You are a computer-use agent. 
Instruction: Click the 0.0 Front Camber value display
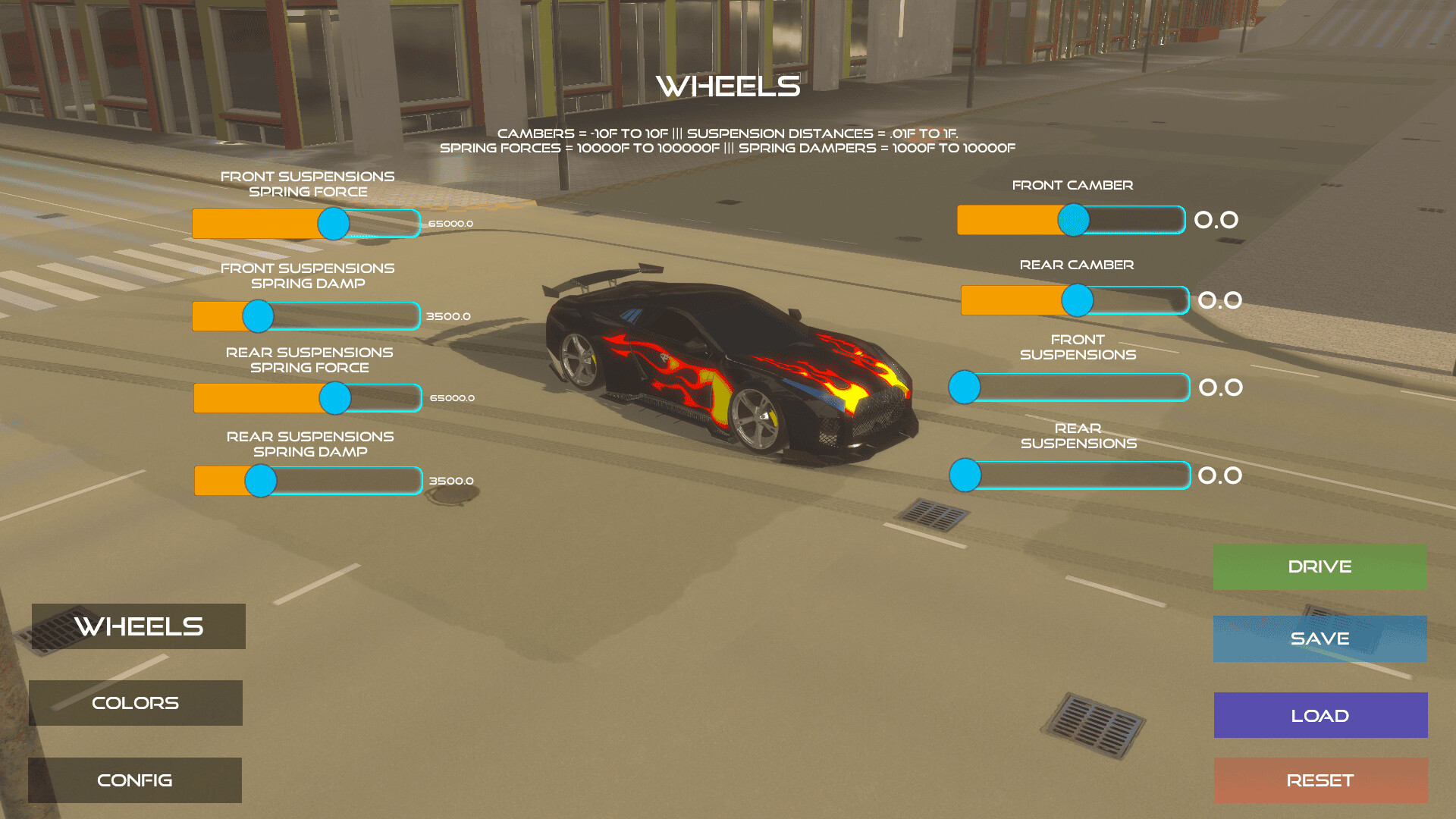pos(1218,220)
